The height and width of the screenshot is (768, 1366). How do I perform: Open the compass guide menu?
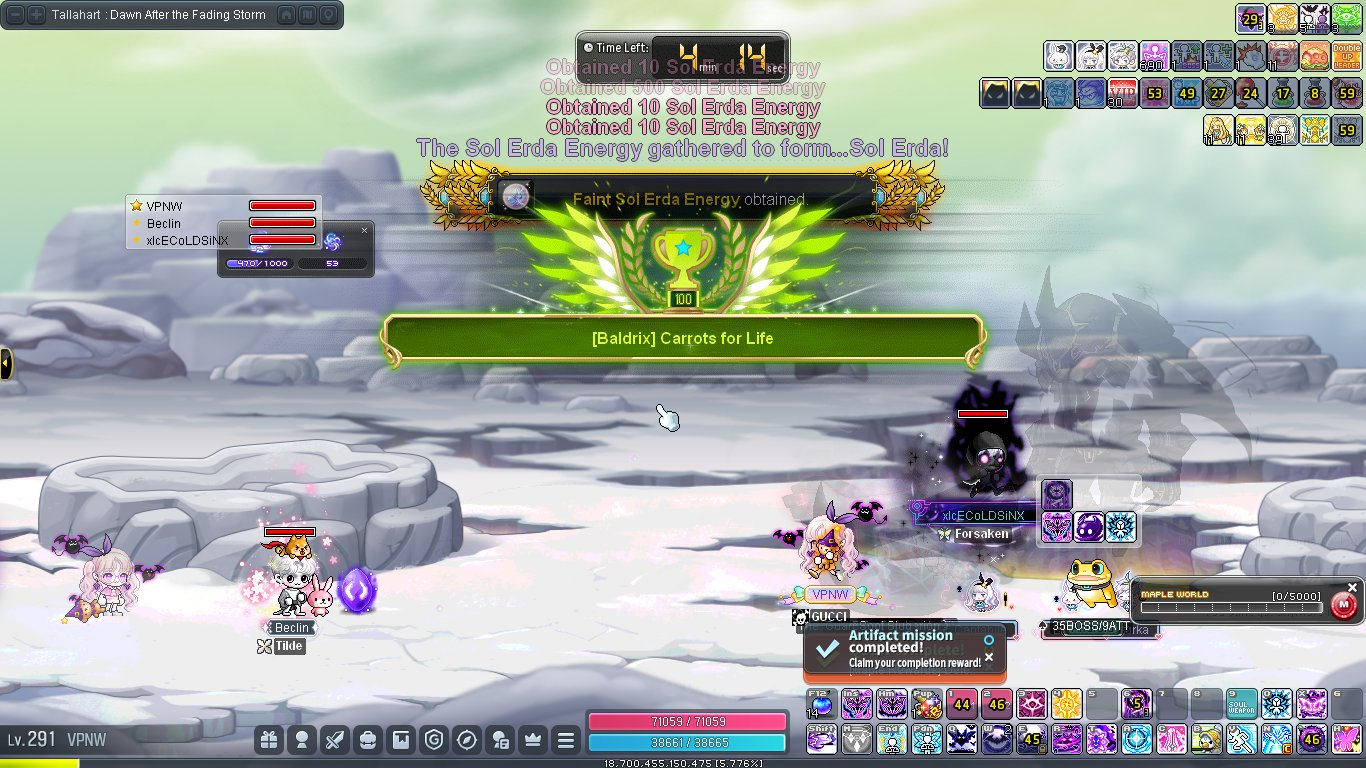coord(466,740)
